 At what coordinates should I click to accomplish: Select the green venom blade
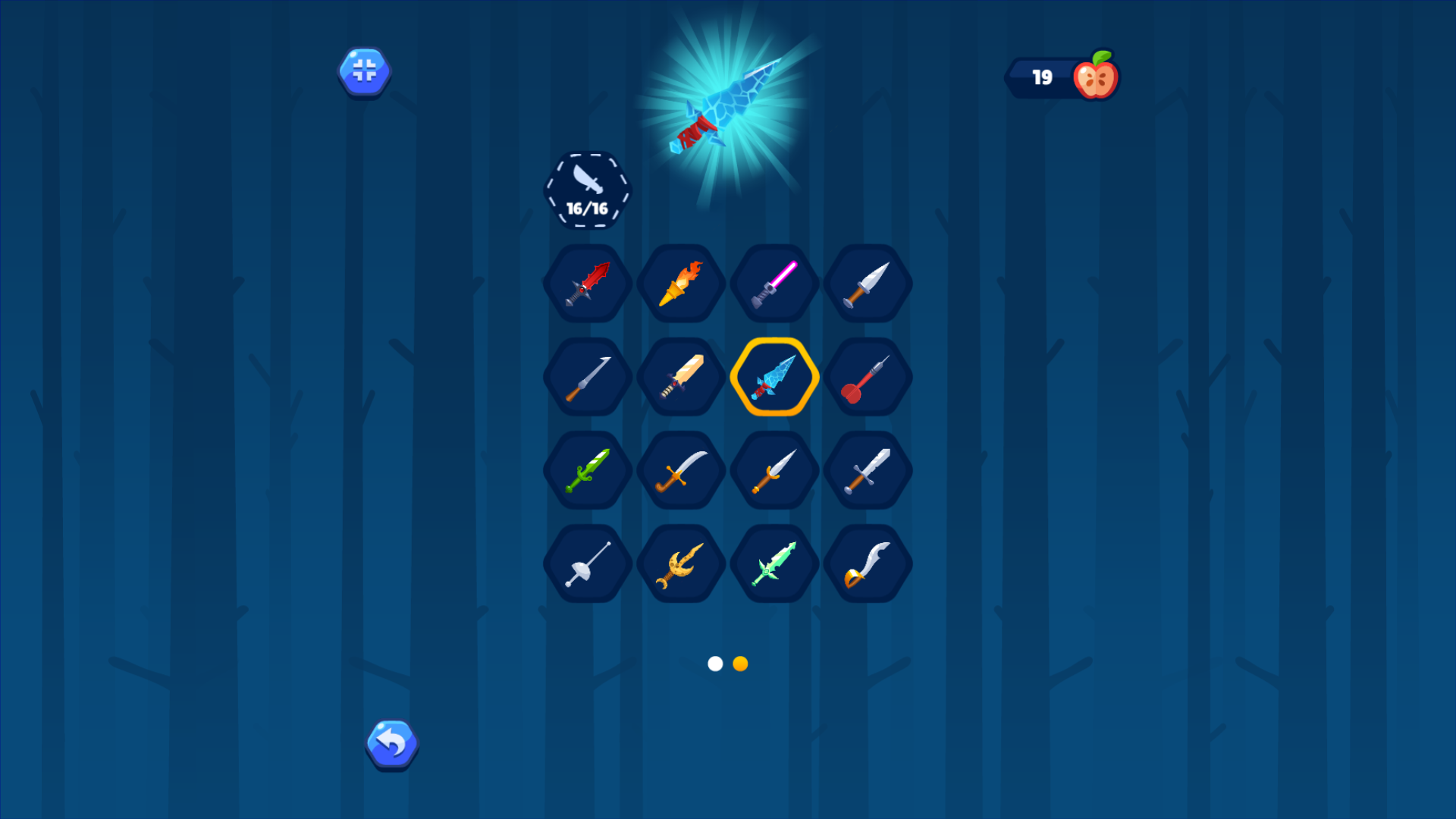click(x=588, y=469)
